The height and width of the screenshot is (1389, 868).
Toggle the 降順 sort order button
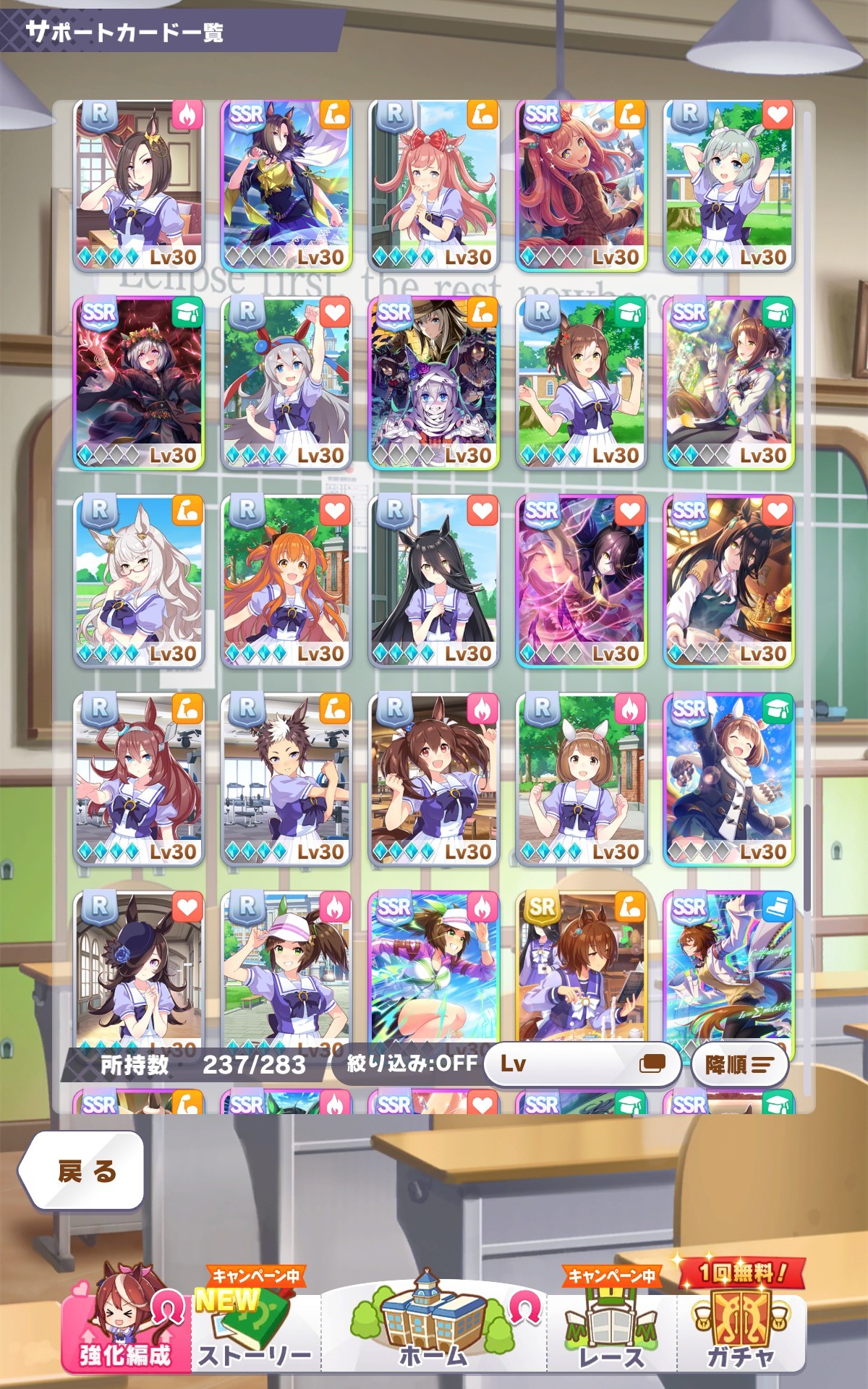(738, 1064)
